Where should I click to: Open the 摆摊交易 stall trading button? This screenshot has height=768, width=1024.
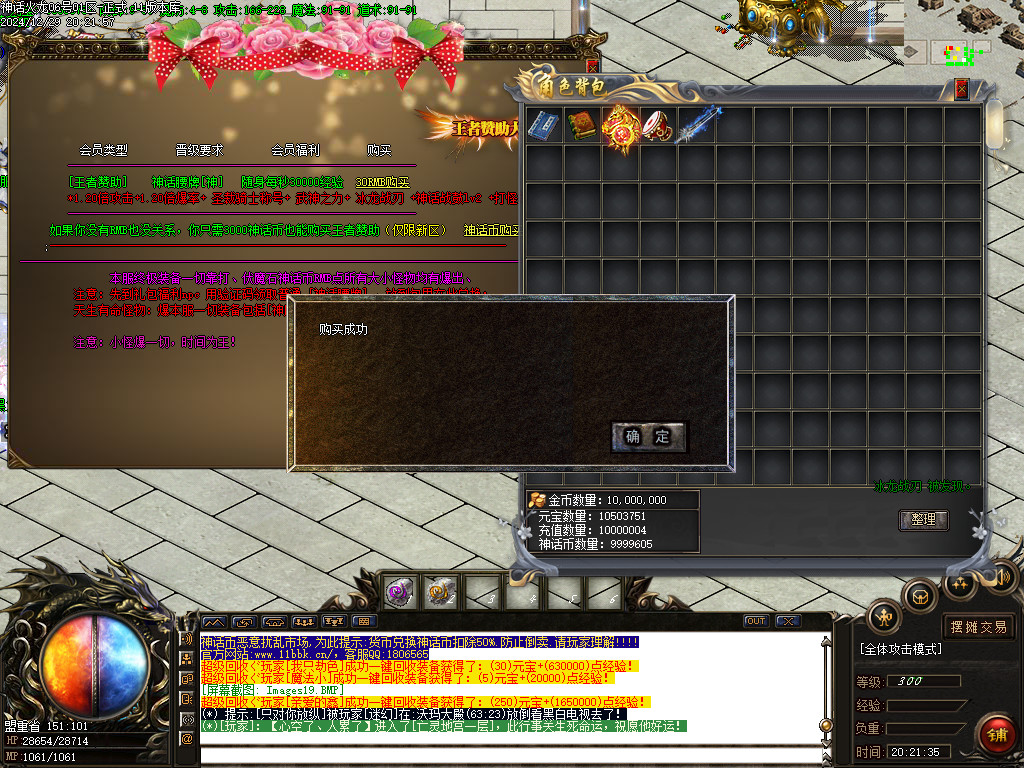pyautogui.click(x=979, y=627)
